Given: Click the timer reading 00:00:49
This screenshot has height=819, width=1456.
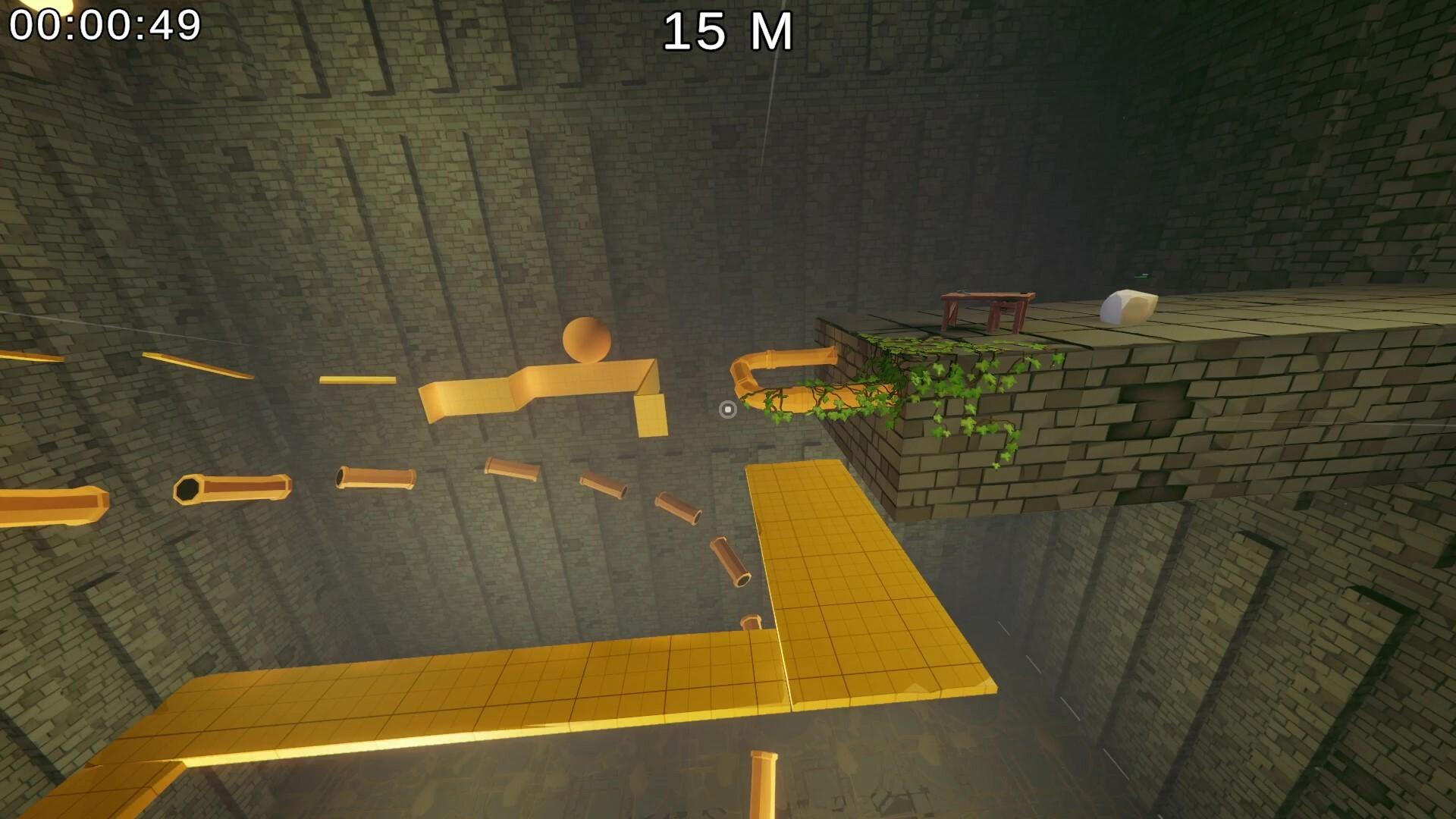Looking at the screenshot, I should pyautogui.click(x=105, y=25).
